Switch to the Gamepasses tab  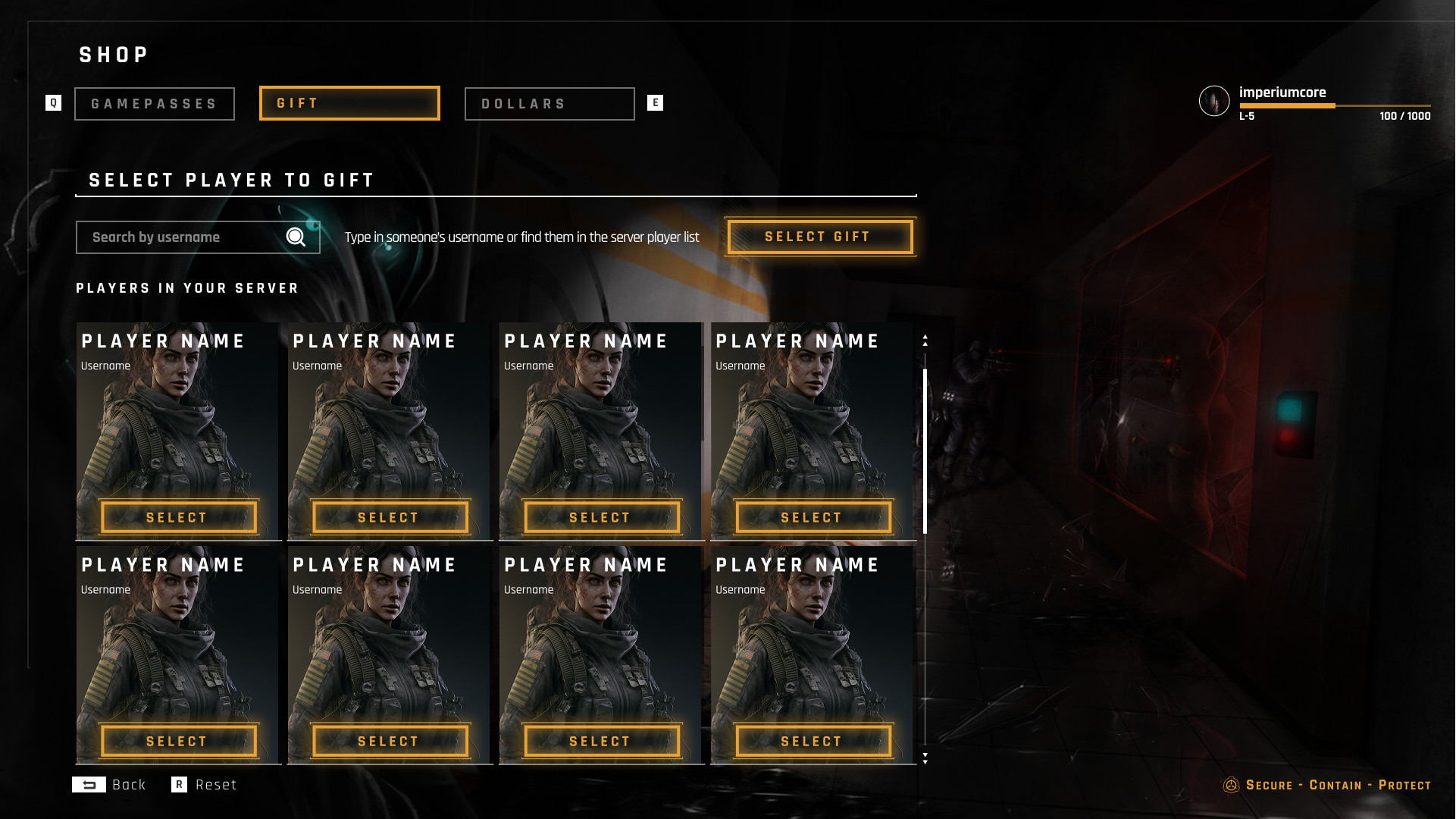click(x=155, y=104)
